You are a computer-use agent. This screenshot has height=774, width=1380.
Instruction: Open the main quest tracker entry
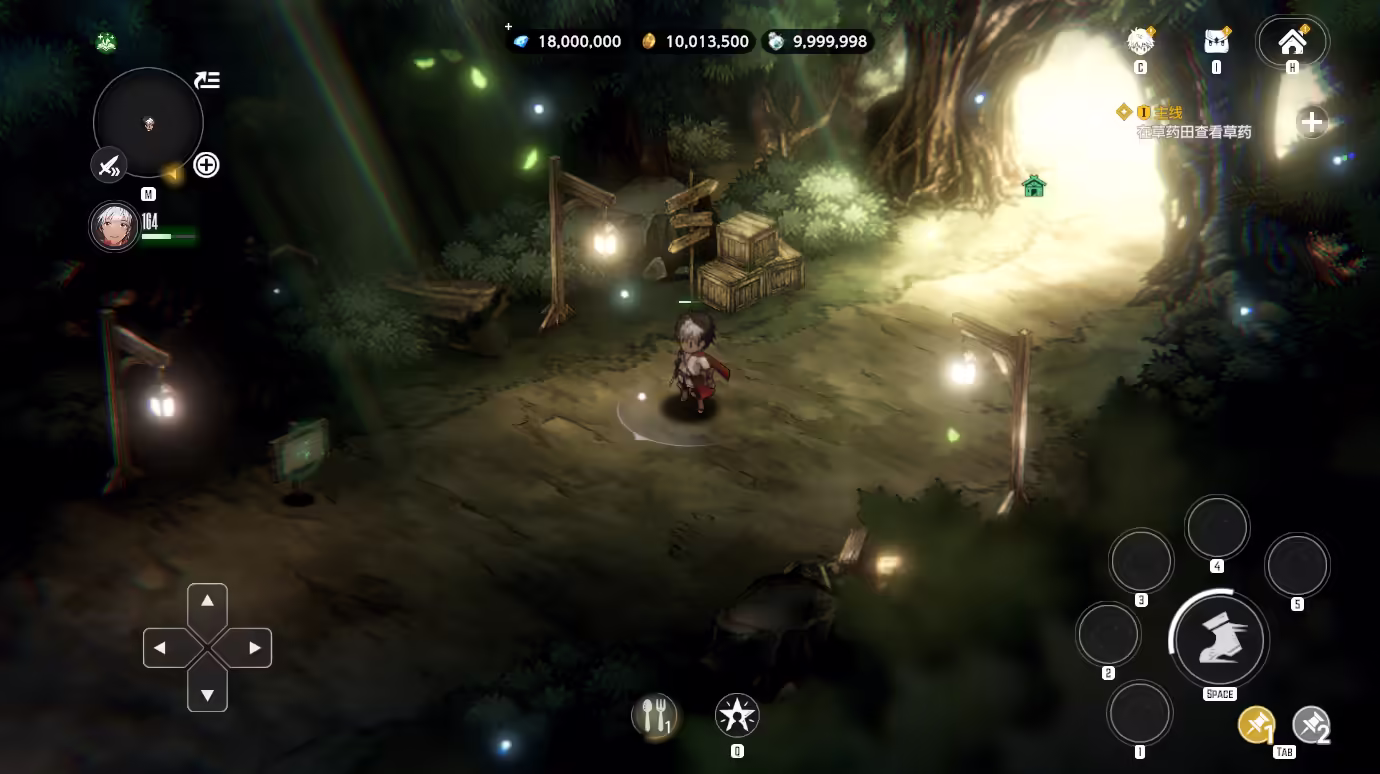tap(1189, 122)
